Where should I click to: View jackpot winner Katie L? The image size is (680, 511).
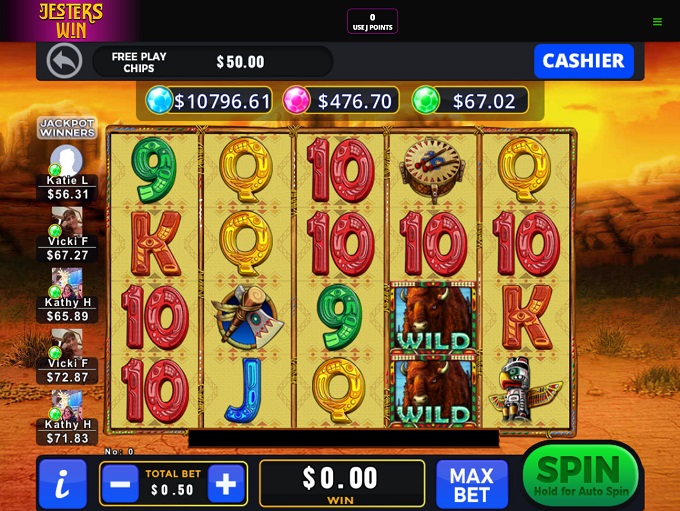pos(67,173)
